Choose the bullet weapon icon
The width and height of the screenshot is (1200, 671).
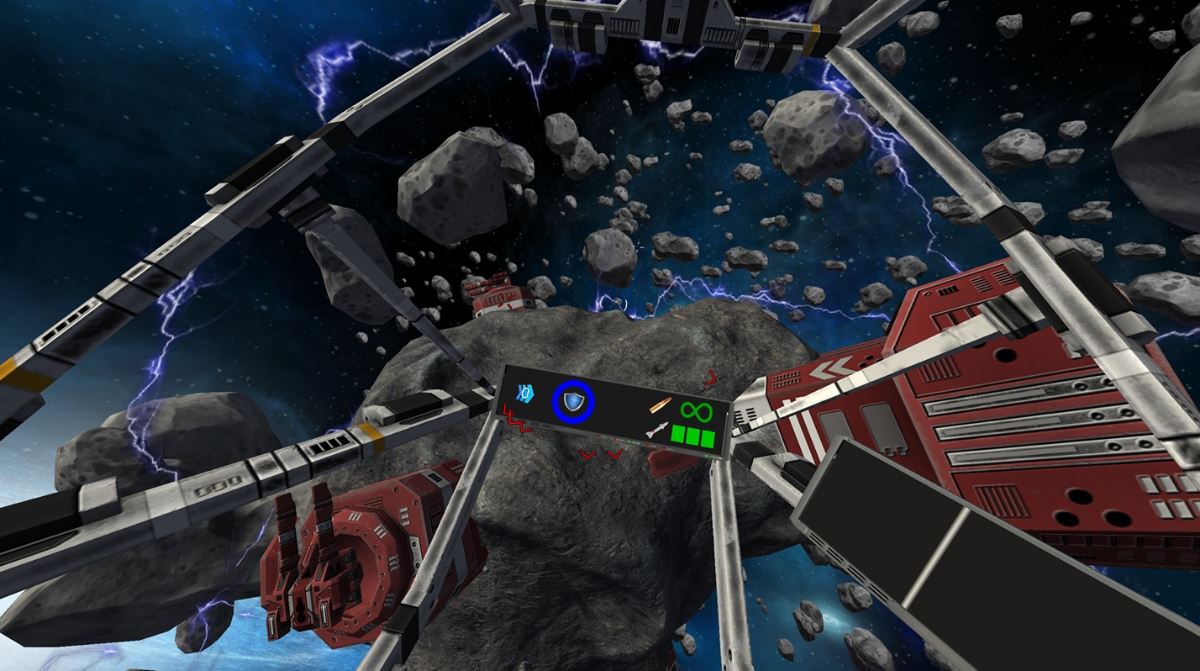[660, 407]
